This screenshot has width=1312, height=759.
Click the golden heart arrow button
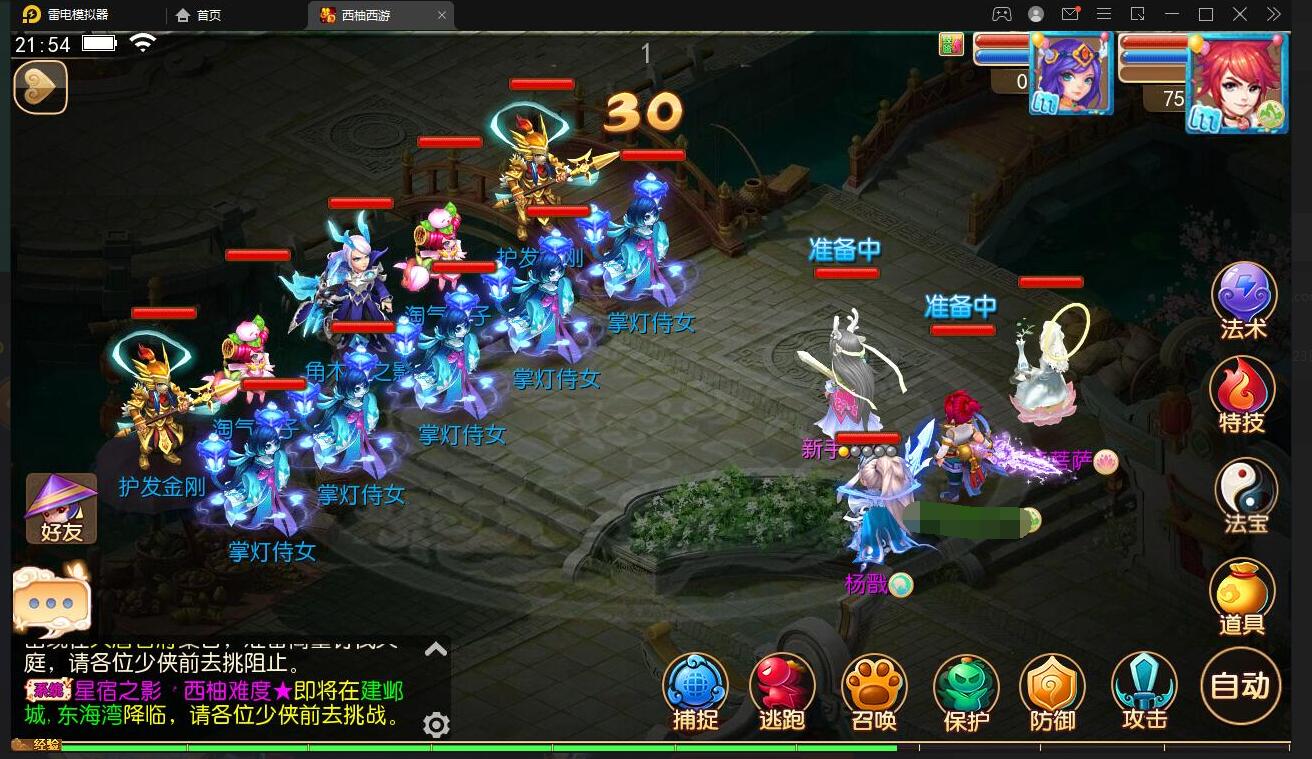tap(40, 87)
